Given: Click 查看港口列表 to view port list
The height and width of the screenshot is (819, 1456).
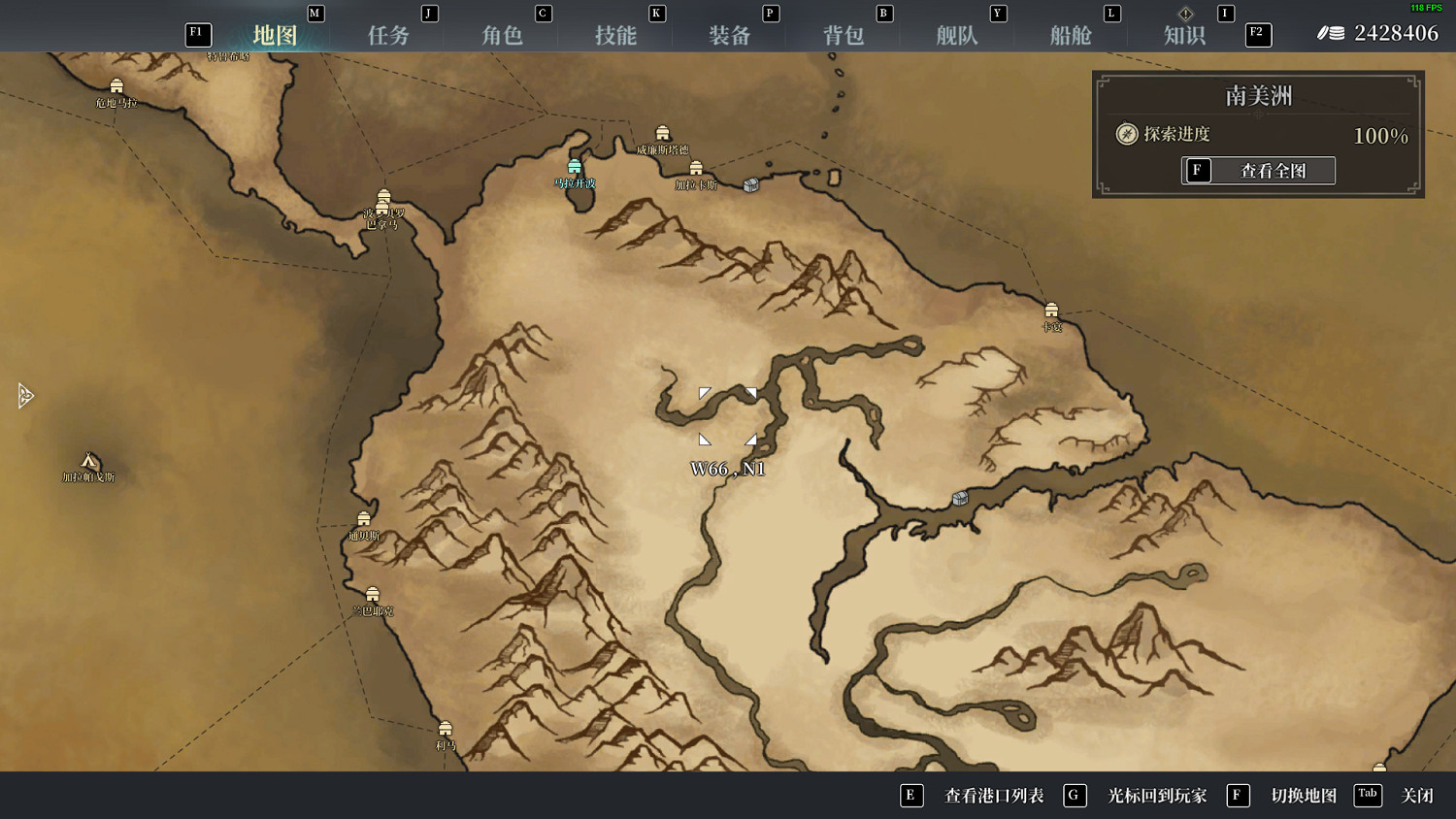Looking at the screenshot, I should click(x=992, y=796).
